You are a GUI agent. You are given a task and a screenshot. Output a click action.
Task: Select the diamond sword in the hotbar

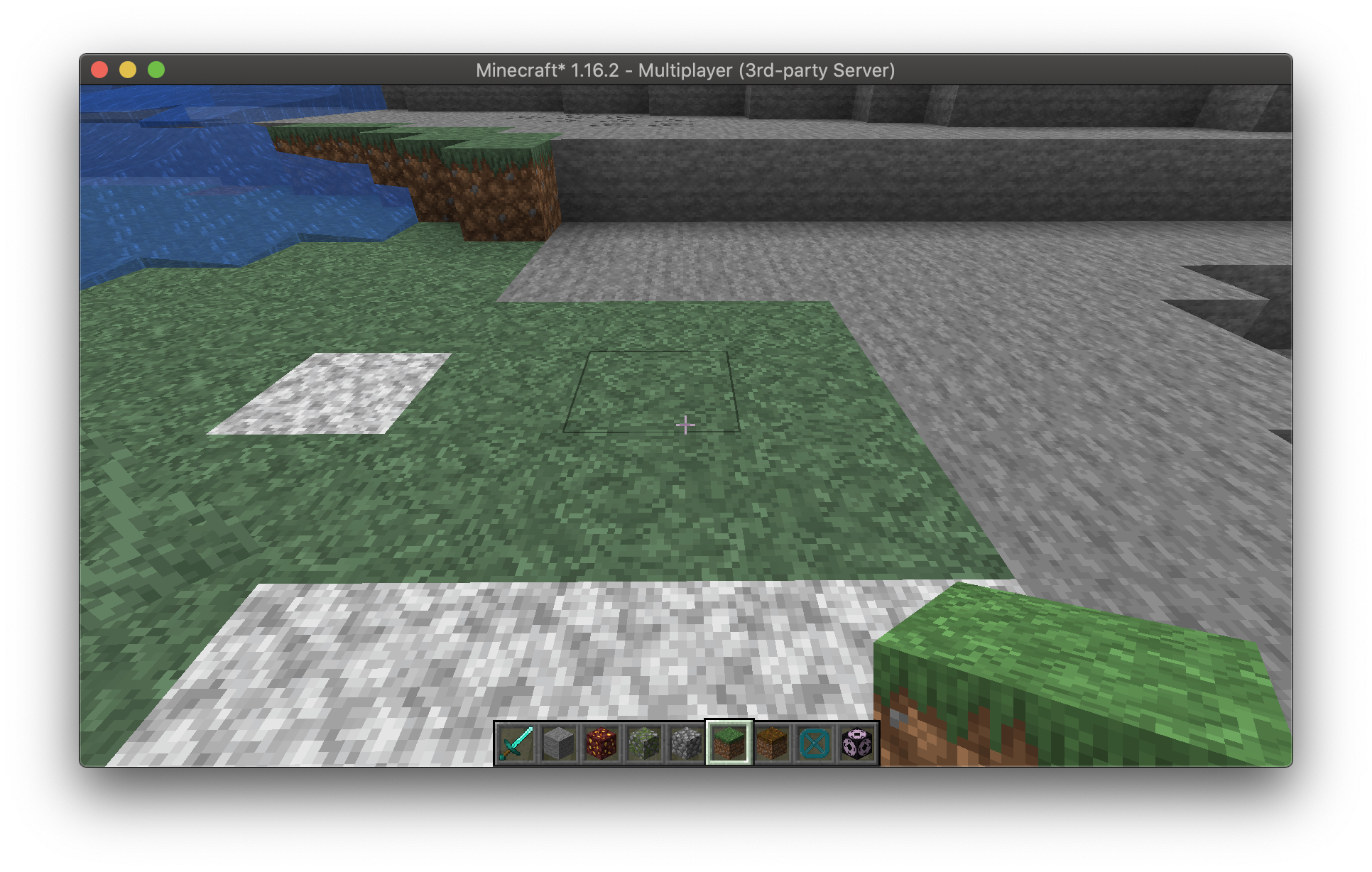pos(516,742)
